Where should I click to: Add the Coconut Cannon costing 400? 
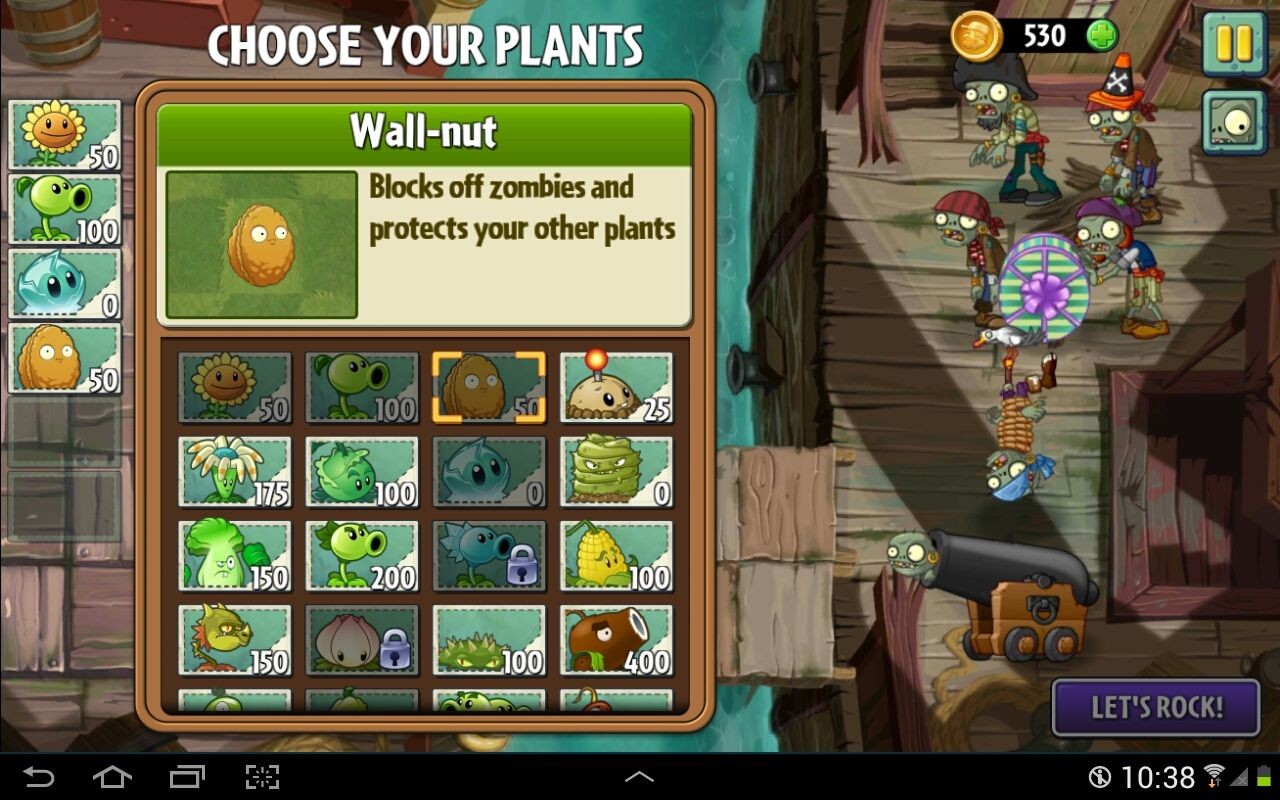(x=616, y=640)
